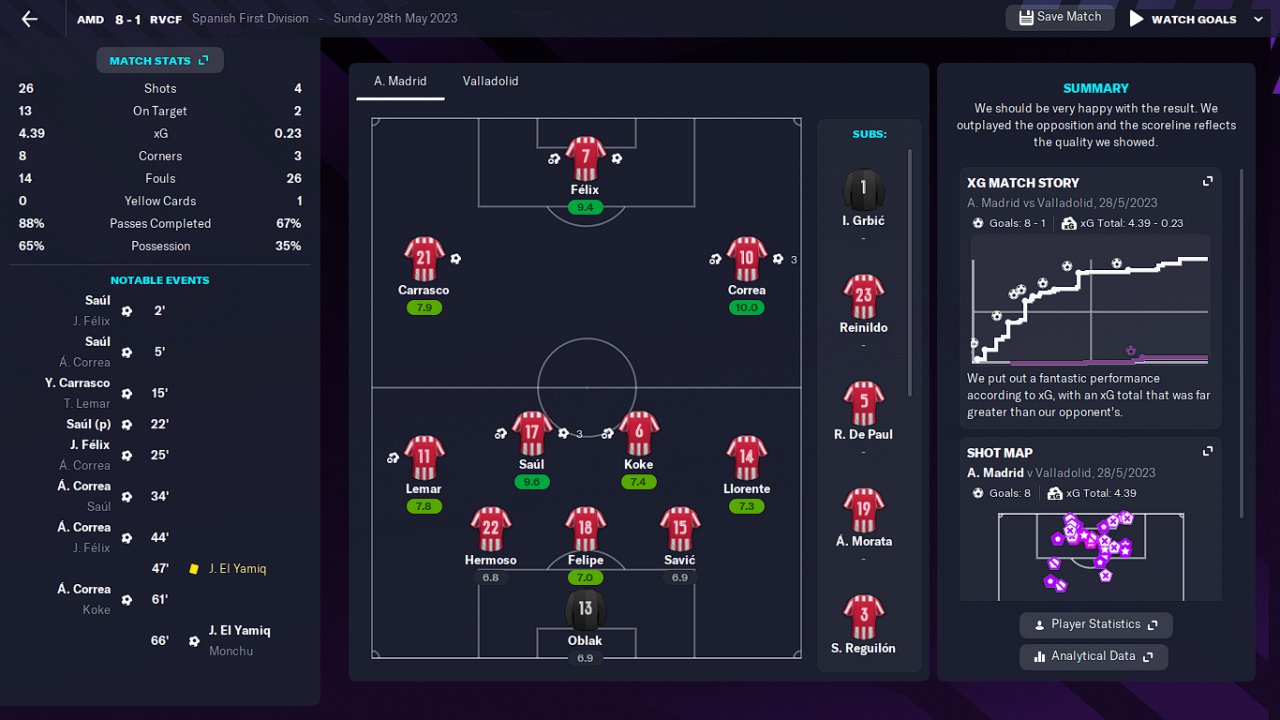This screenshot has height=720, width=1280.
Task: Expand the Match Stats panel
Action: pyautogui.click(x=160, y=61)
